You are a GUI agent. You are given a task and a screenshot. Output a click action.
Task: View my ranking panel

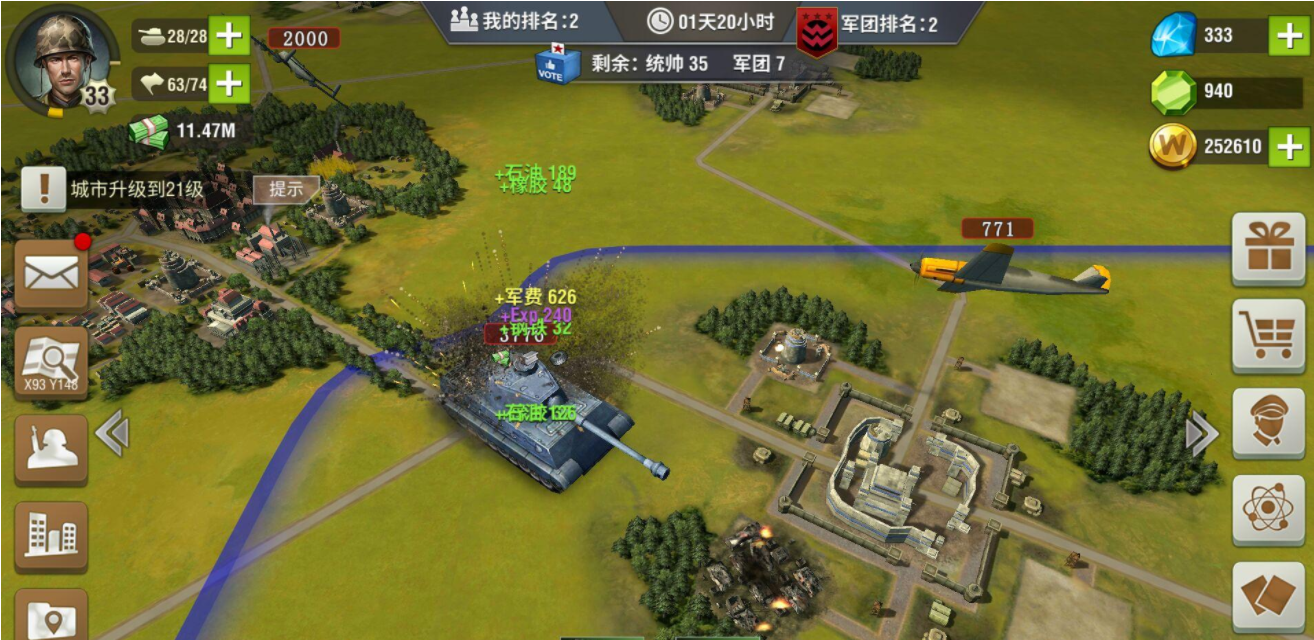pyautogui.click(x=515, y=21)
